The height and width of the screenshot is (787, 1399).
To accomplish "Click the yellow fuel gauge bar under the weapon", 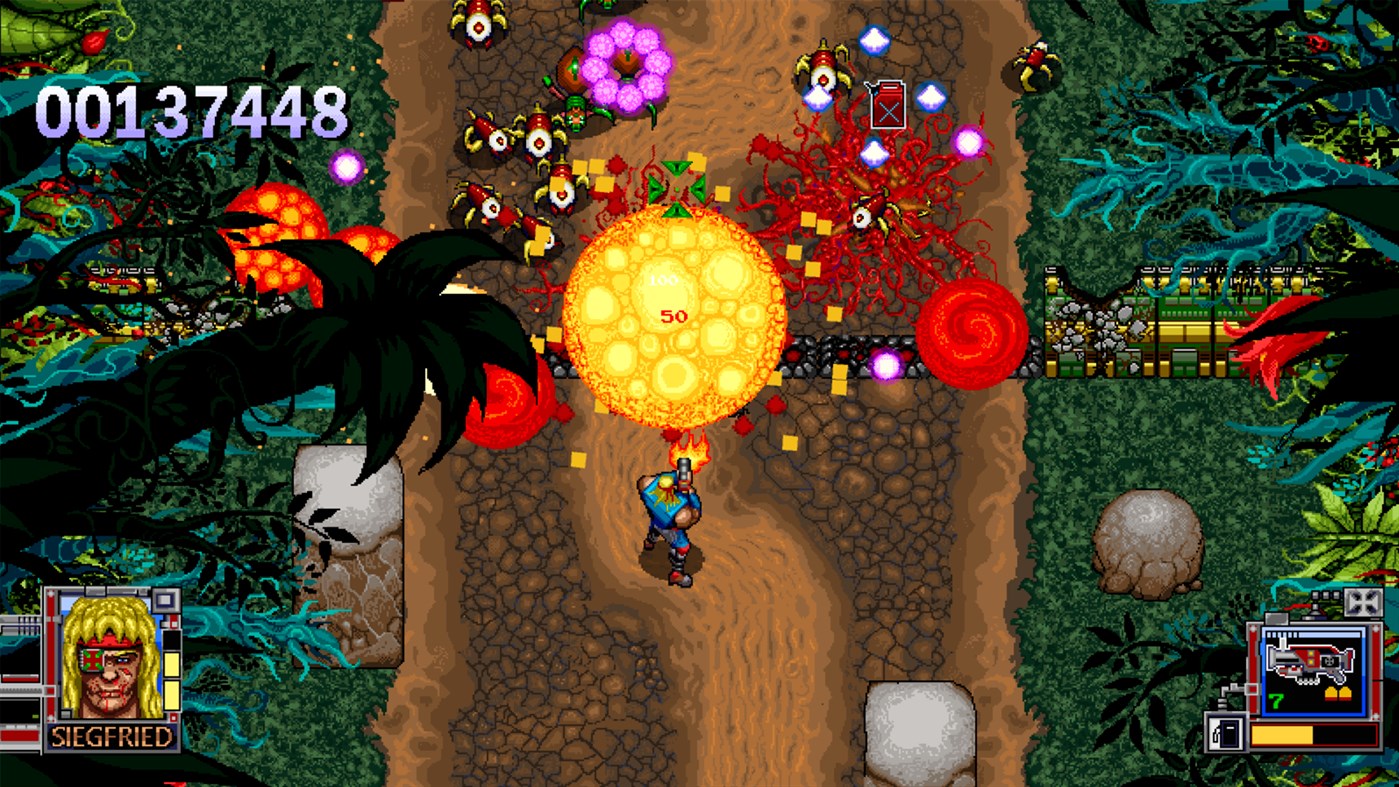I will 1283,734.
